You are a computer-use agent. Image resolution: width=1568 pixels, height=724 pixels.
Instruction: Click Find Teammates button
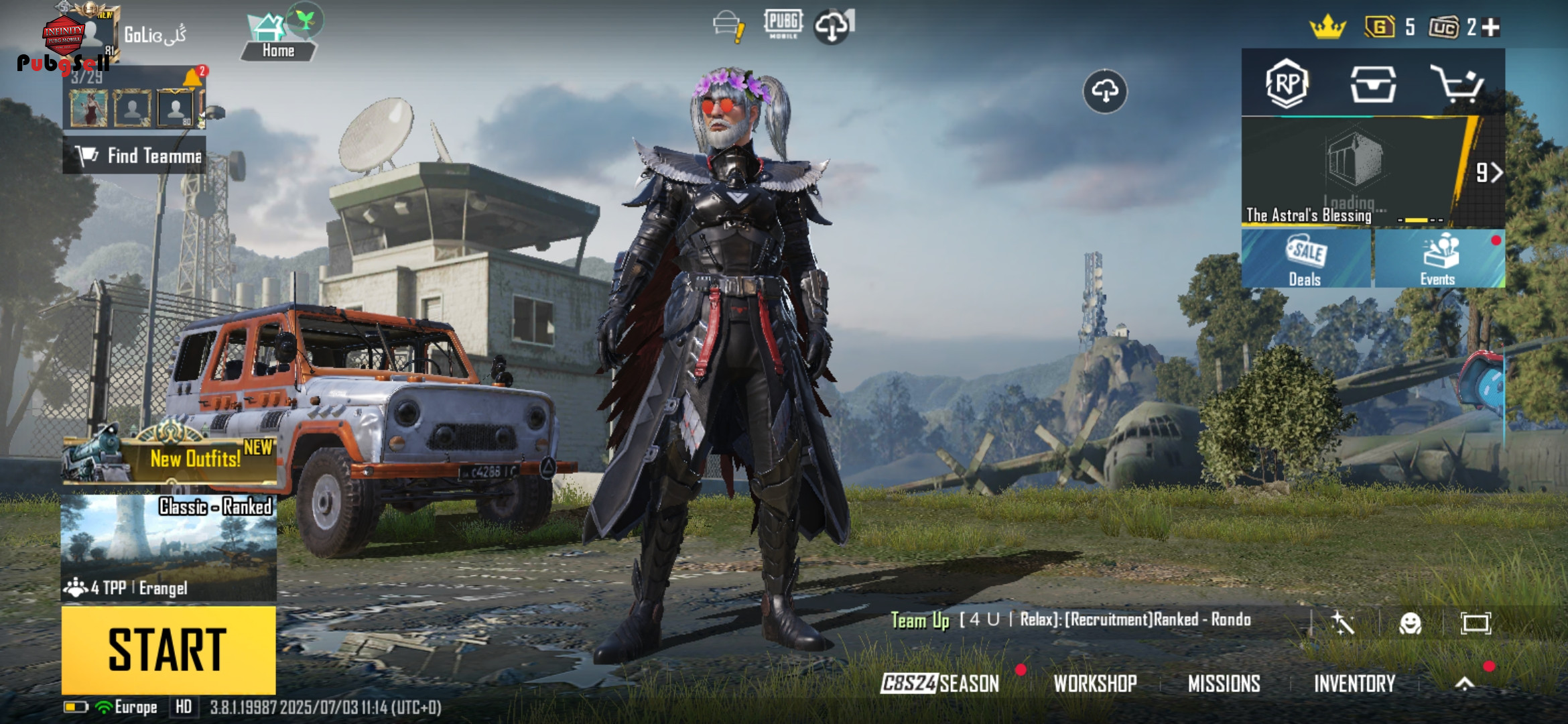coord(135,156)
